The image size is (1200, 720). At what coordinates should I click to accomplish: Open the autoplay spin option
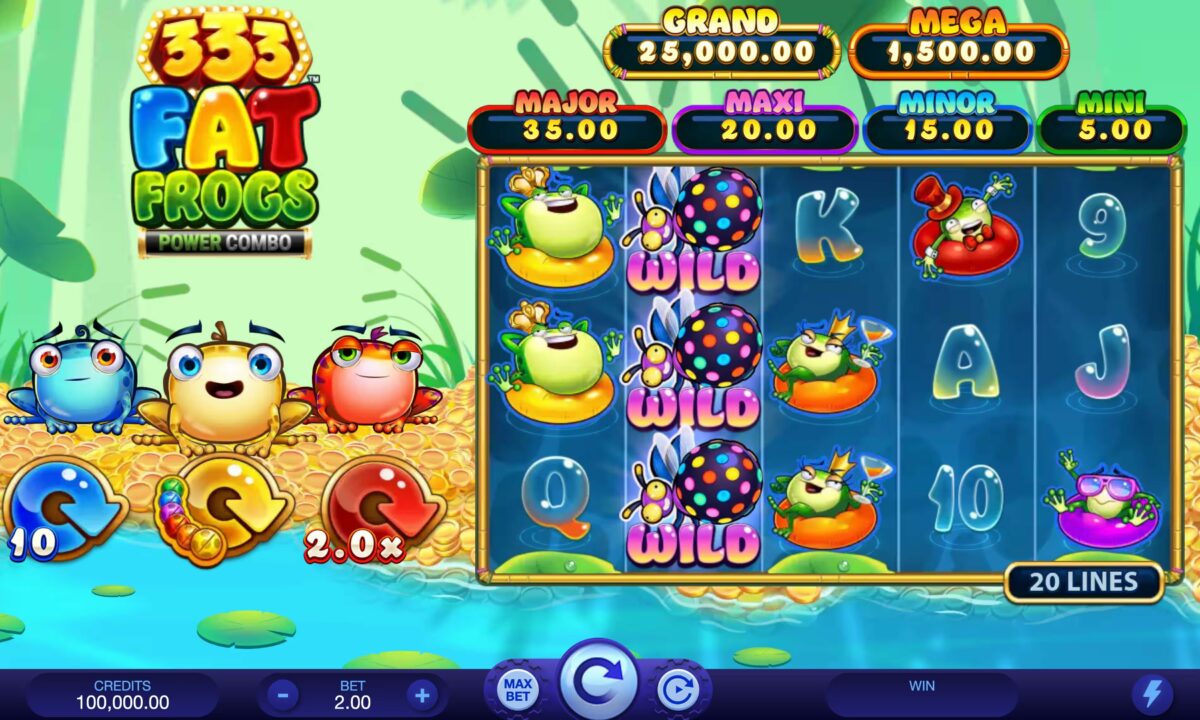pyautogui.click(x=679, y=690)
